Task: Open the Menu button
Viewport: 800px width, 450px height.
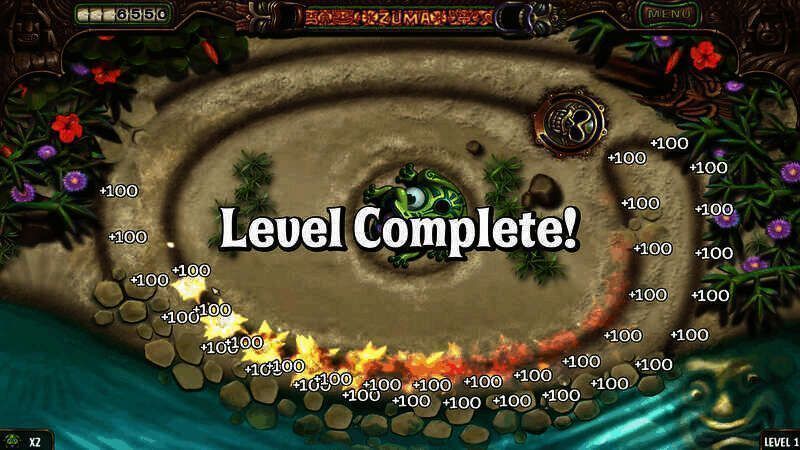Action: point(668,14)
